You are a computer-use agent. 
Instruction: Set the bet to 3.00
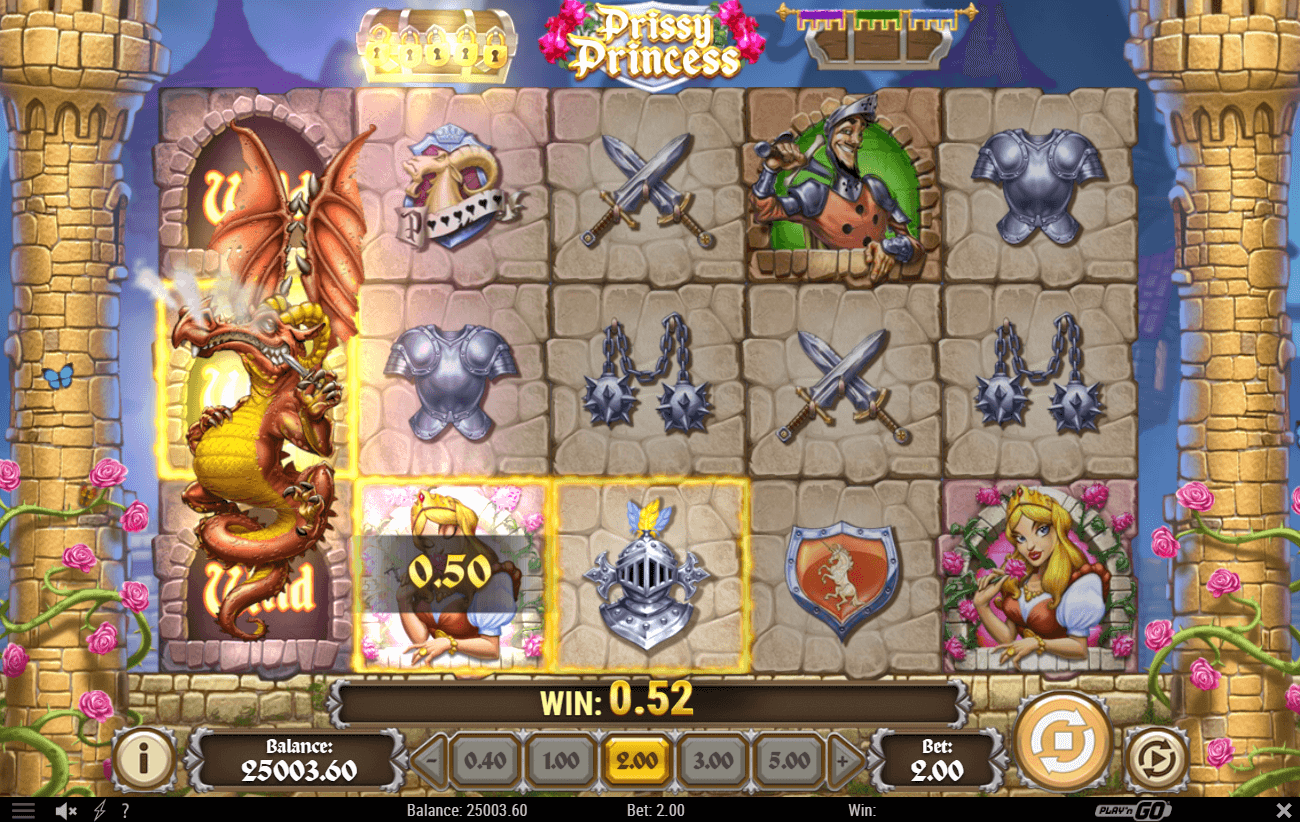(x=713, y=760)
